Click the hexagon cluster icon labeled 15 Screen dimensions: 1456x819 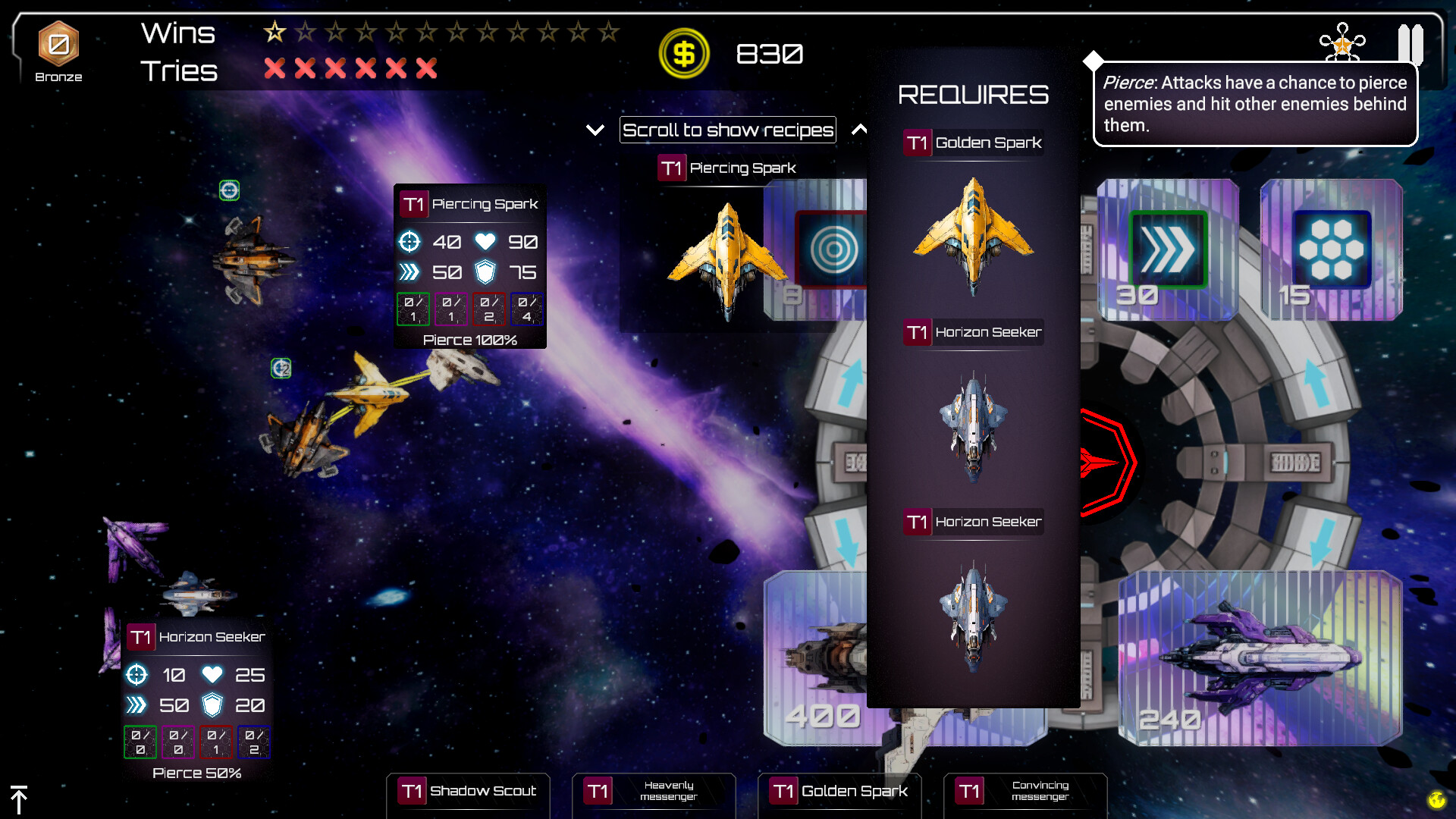click(x=1333, y=248)
